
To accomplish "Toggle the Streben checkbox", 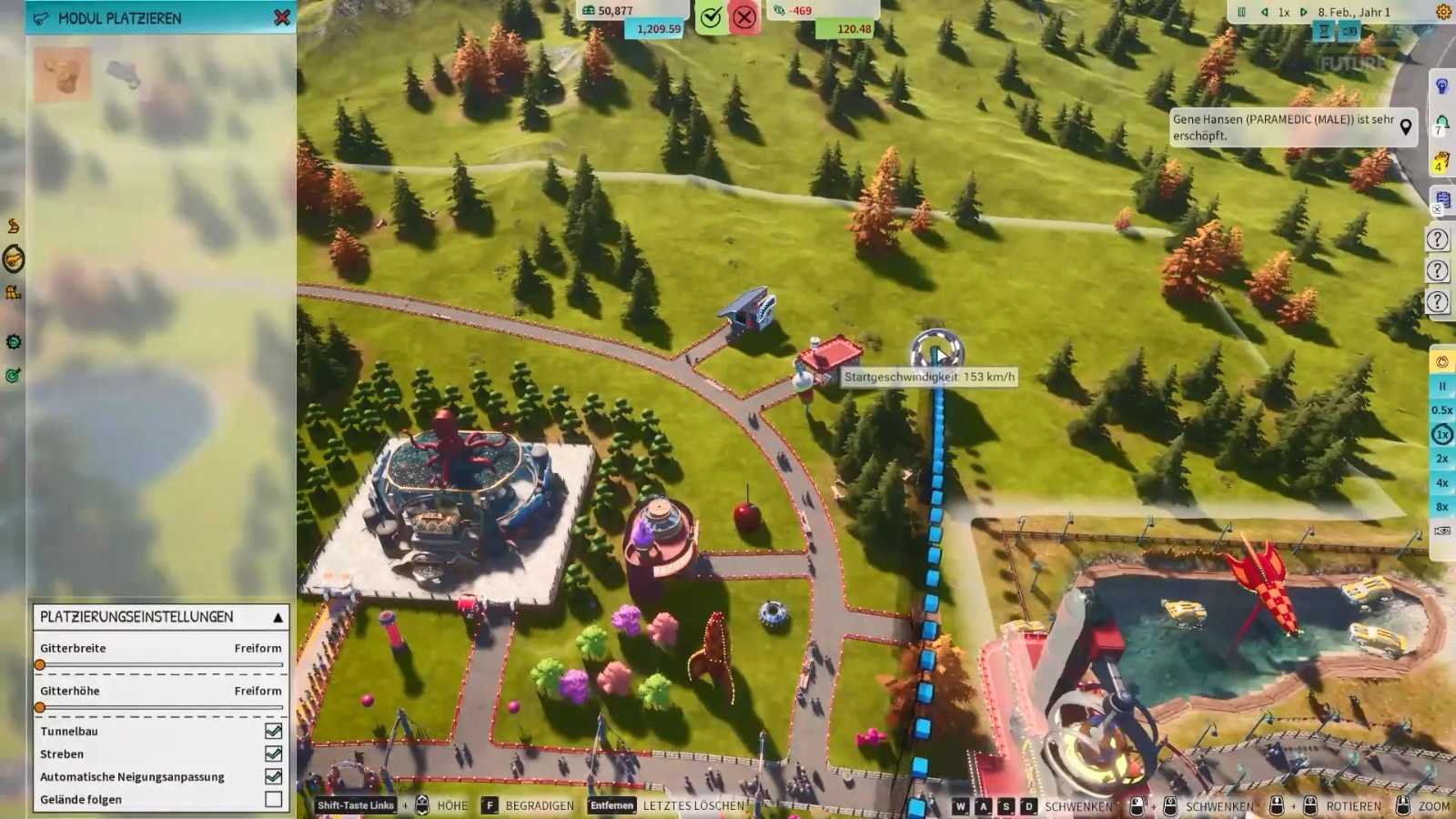I will point(273,753).
